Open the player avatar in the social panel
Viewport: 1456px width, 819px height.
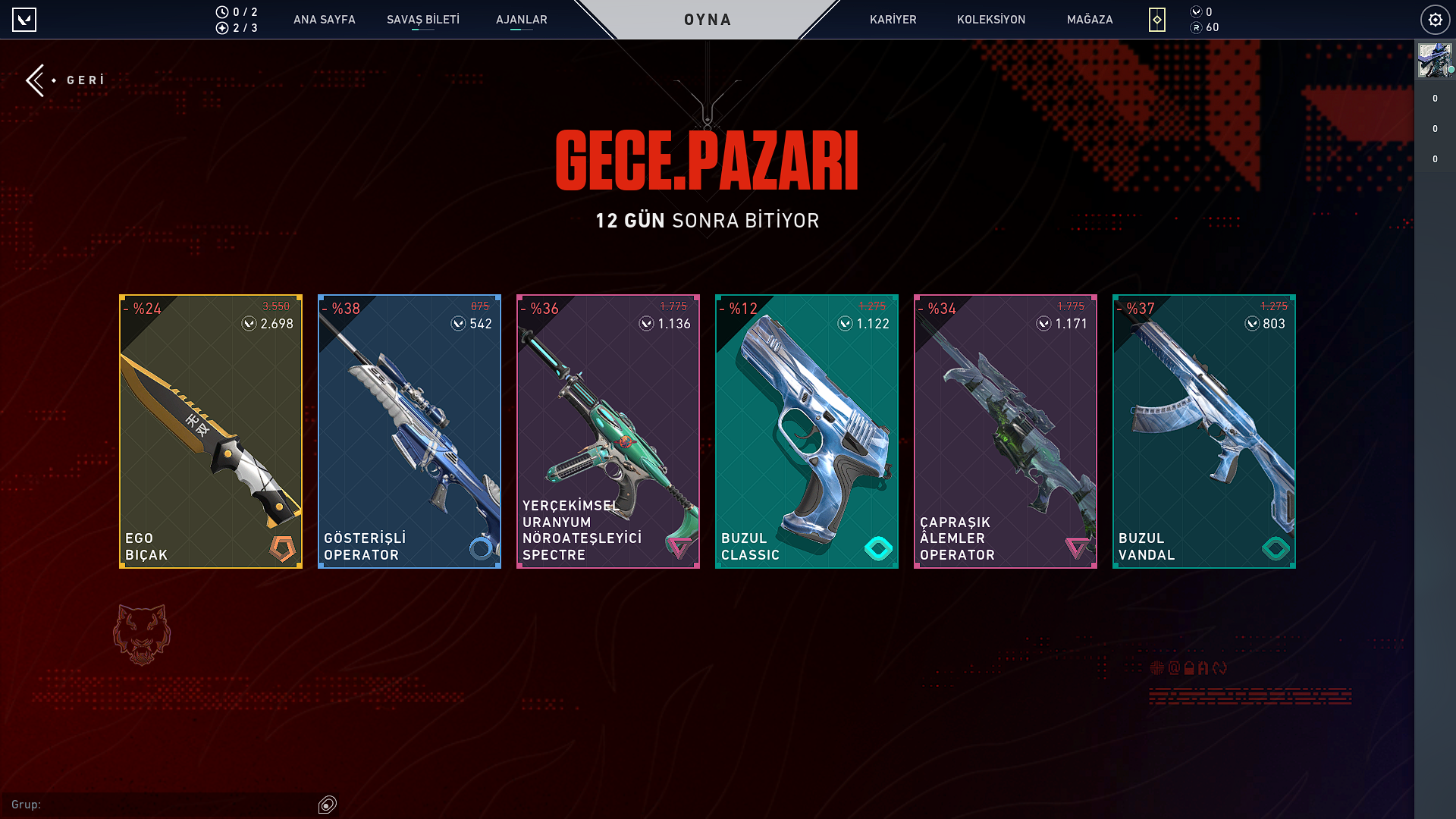(x=1434, y=61)
